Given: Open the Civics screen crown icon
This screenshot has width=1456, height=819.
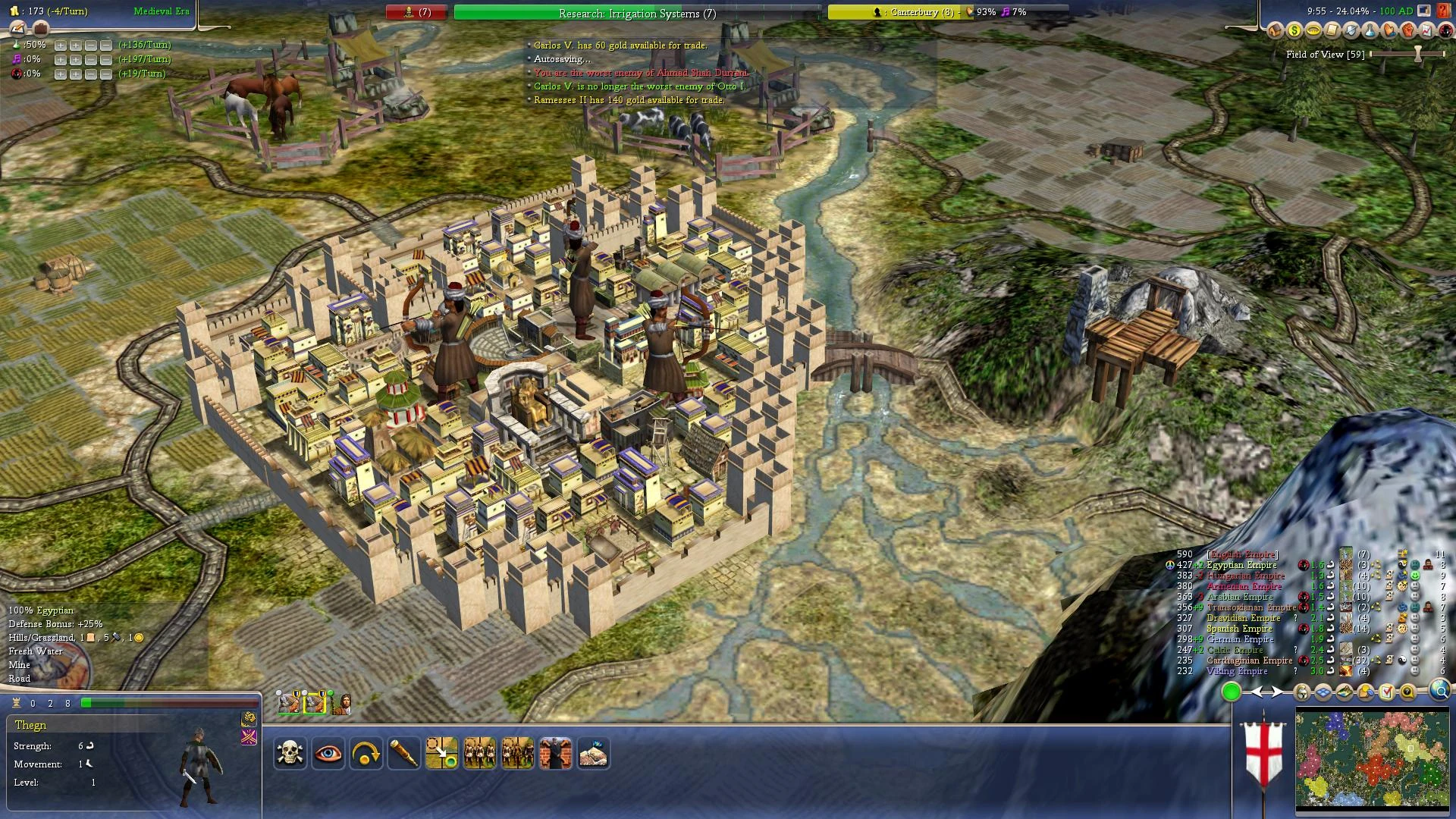Looking at the screenshot, I should (x=1313, y=30).
